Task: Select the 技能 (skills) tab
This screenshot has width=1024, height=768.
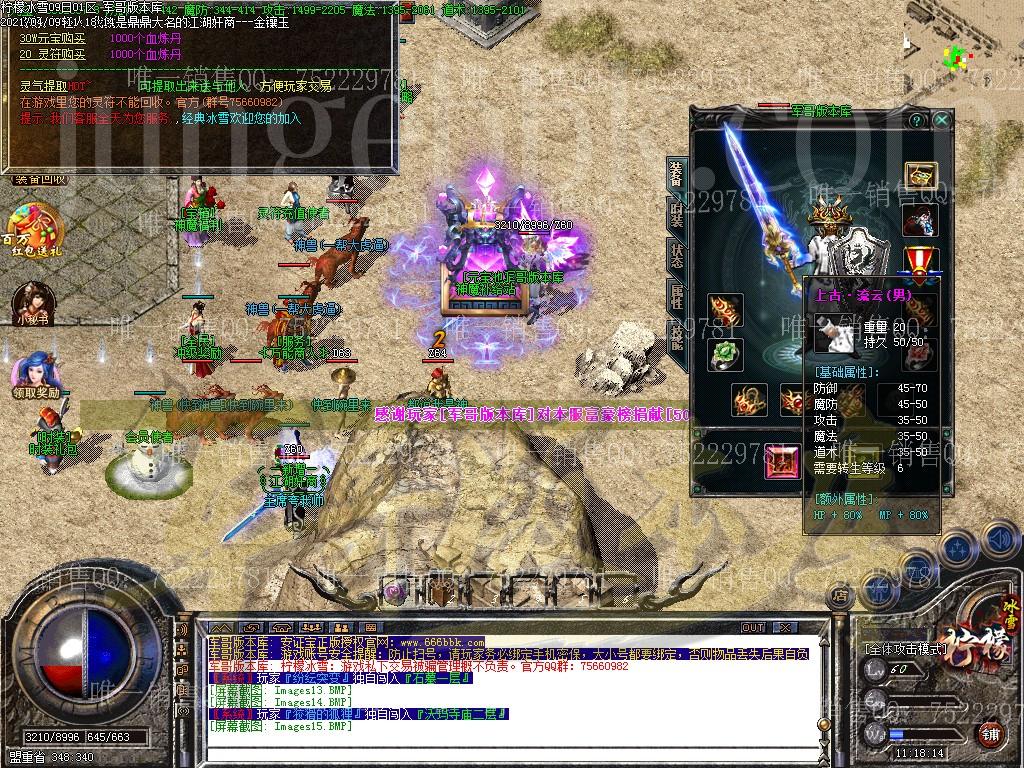Action: 677,338
